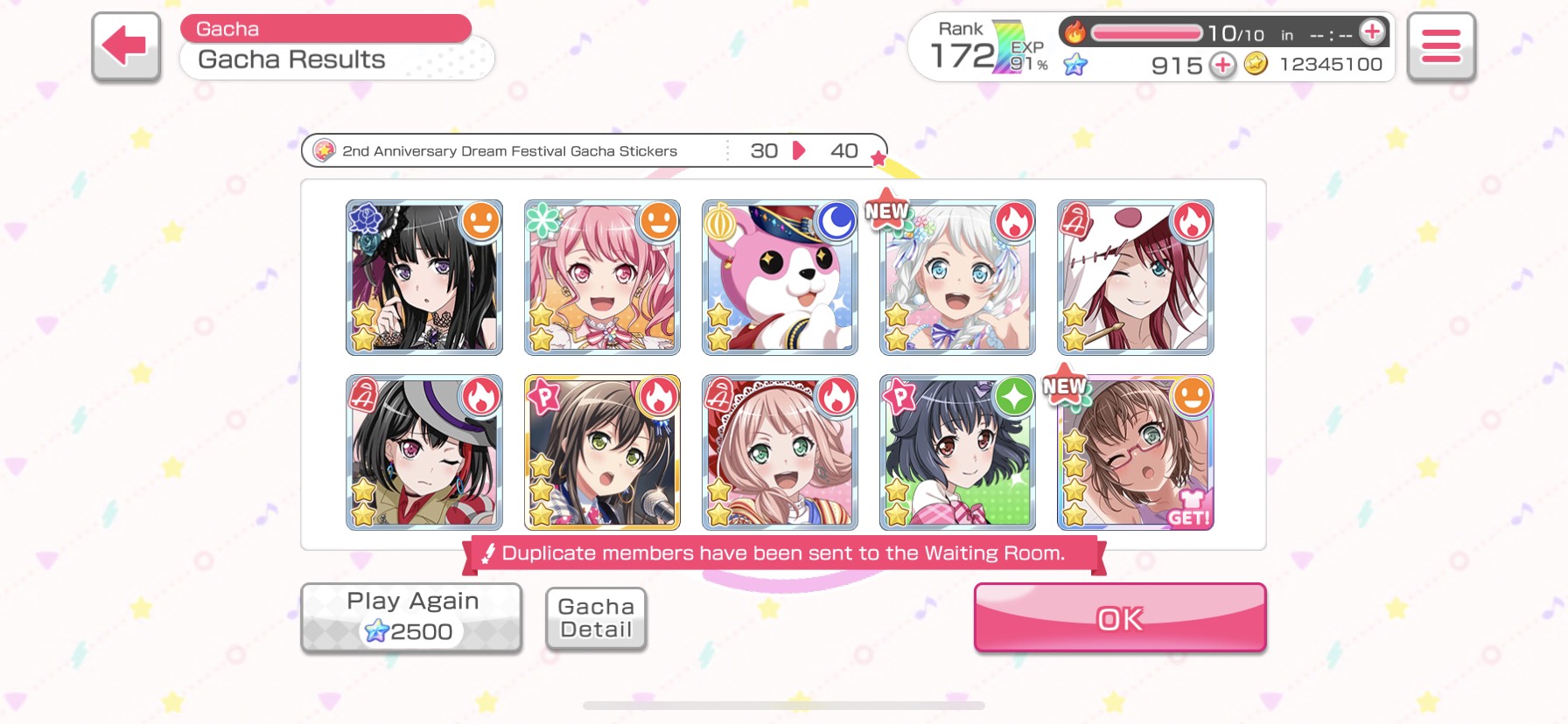Viewport: 1568px width, 724px height.
Task: Choose the dark-haired girl on green background
Action: coord(957,452)
